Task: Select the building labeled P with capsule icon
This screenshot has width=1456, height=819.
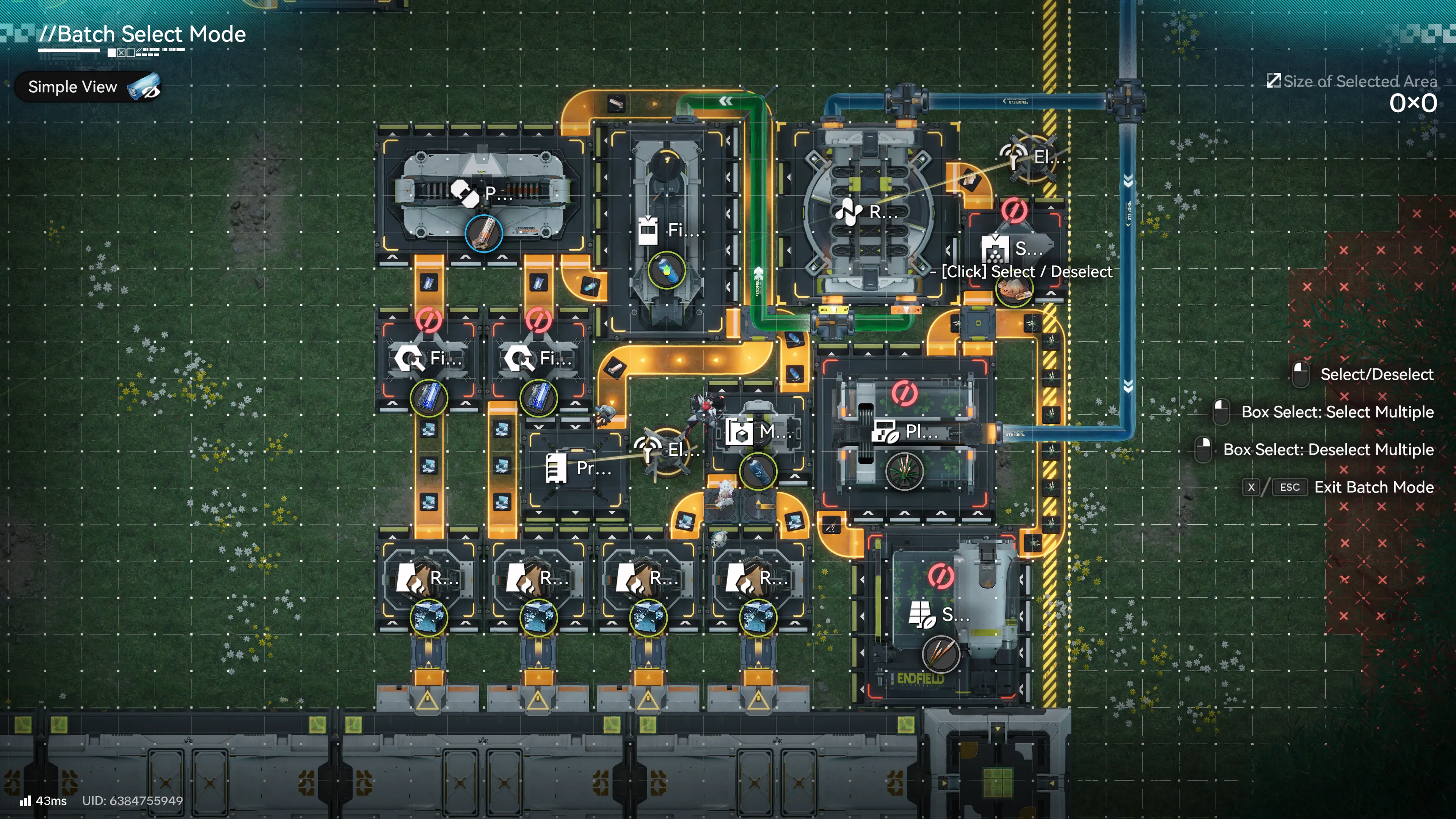Action: 482,193
